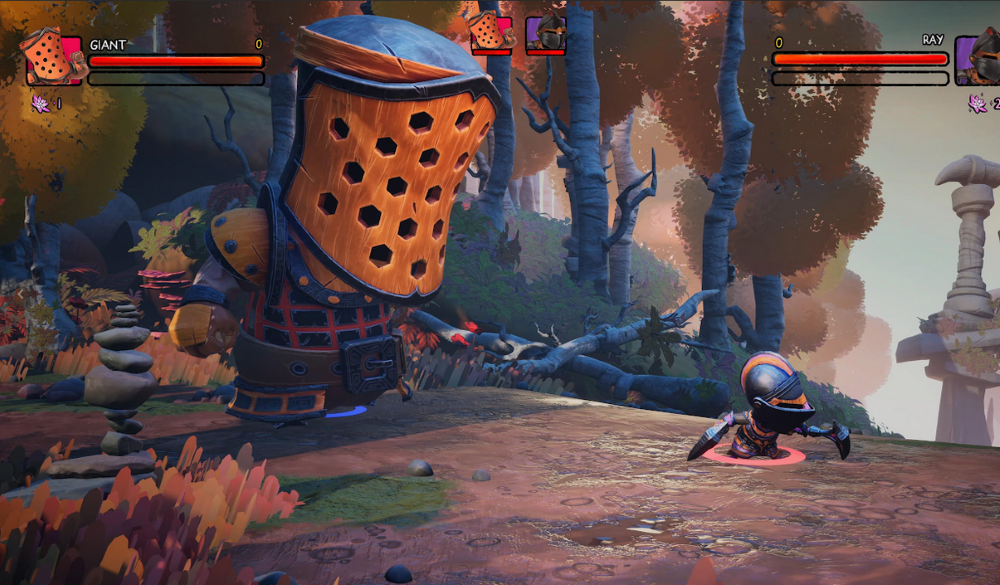Click the small Giant portrait at top center

tap(491, 33)
